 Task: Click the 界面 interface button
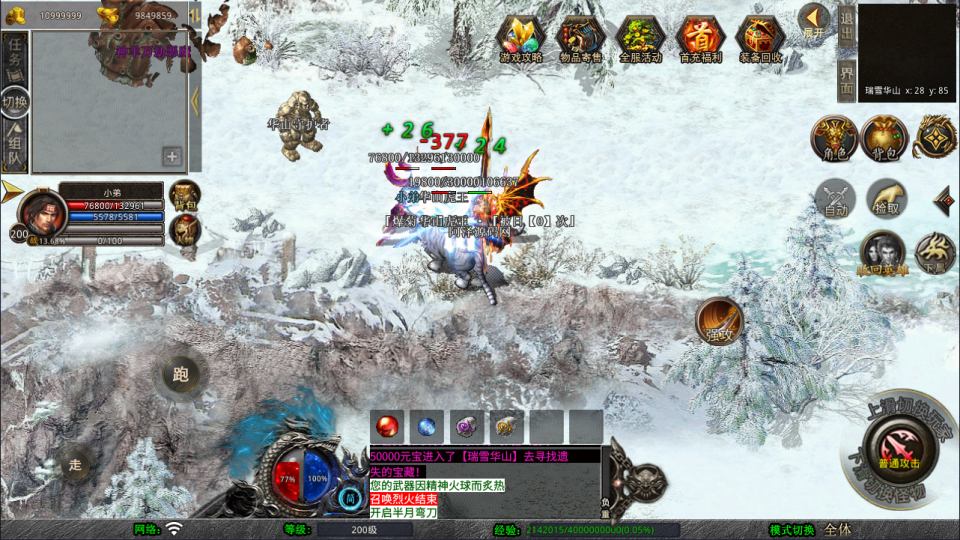846,79
